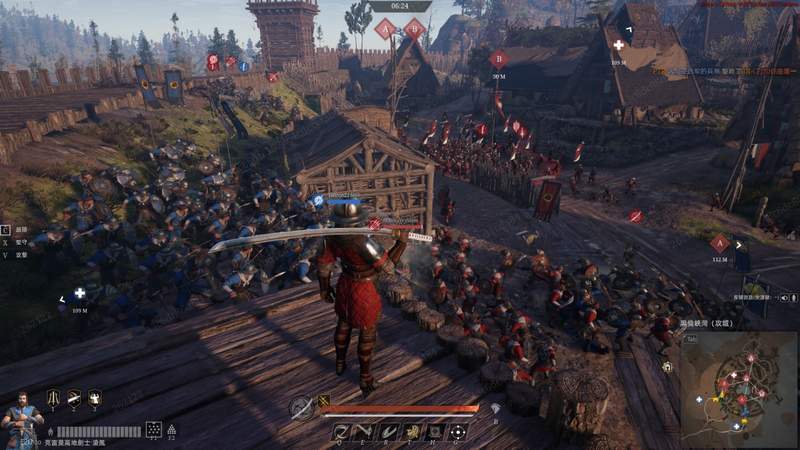Open the battlefield minimap
This screenshot has height=450, width=800.
(739, 389)
